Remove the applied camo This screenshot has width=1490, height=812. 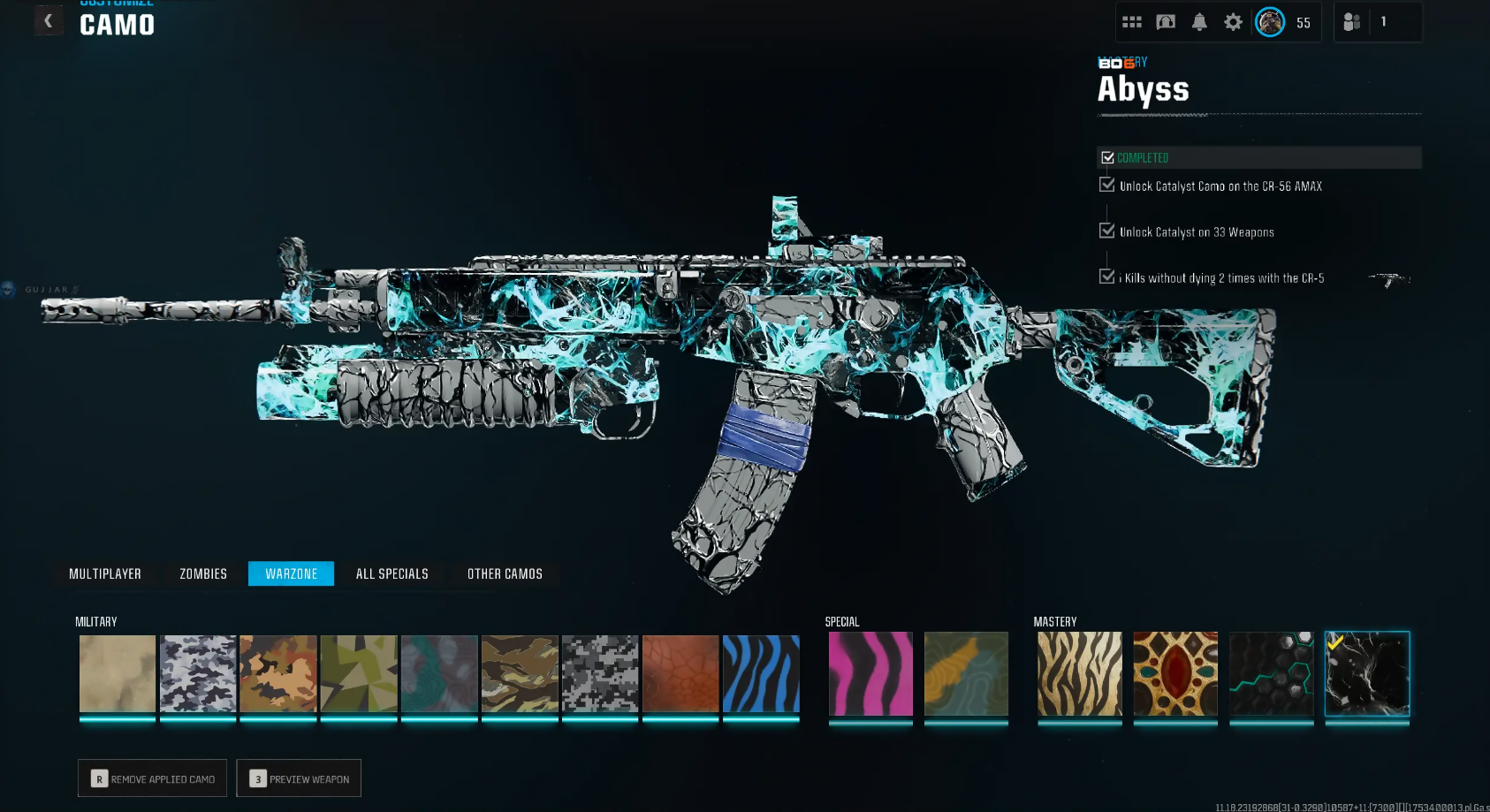click(153, 778)
